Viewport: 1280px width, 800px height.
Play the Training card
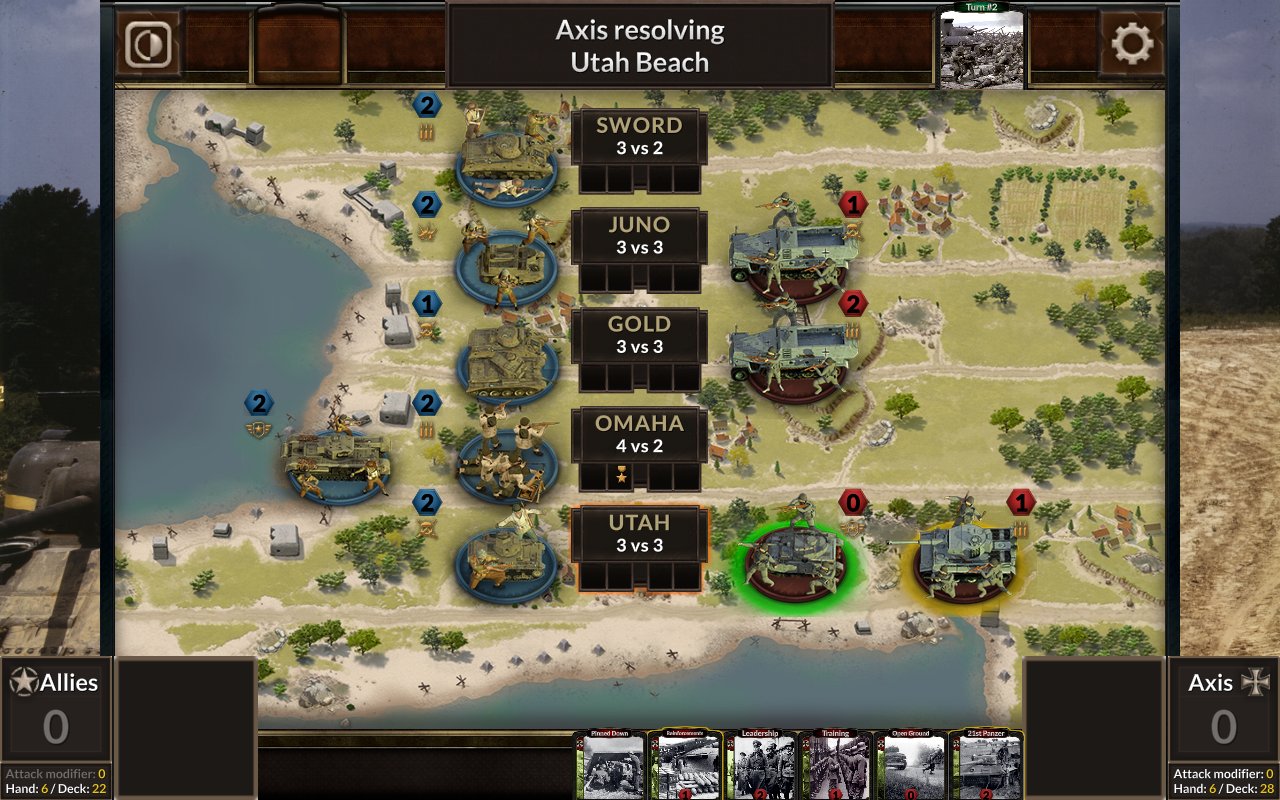pos(836,770)
